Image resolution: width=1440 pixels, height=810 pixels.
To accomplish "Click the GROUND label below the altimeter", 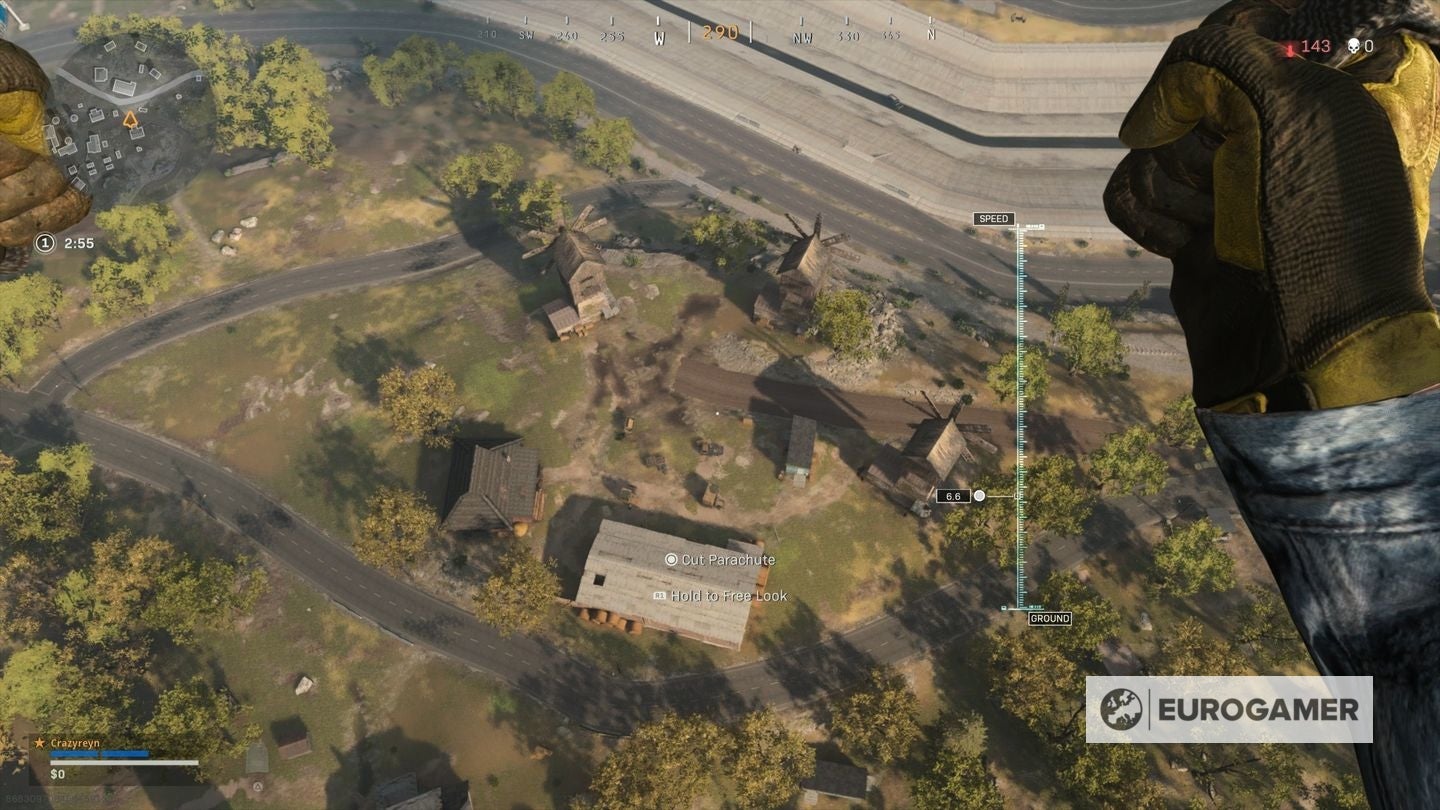I will pos(1051,618).
